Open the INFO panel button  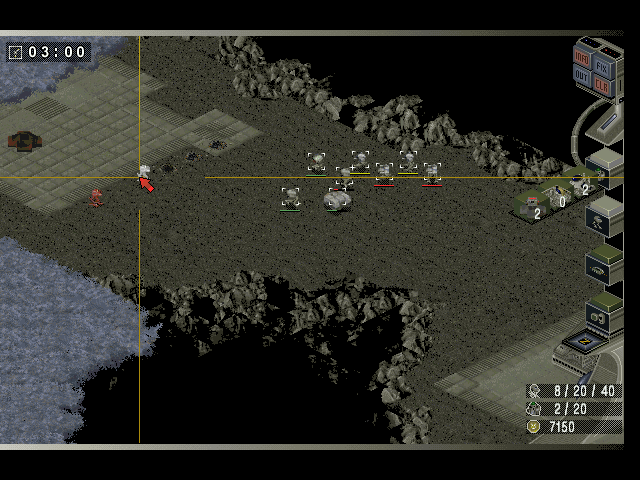tap(583, 56)
